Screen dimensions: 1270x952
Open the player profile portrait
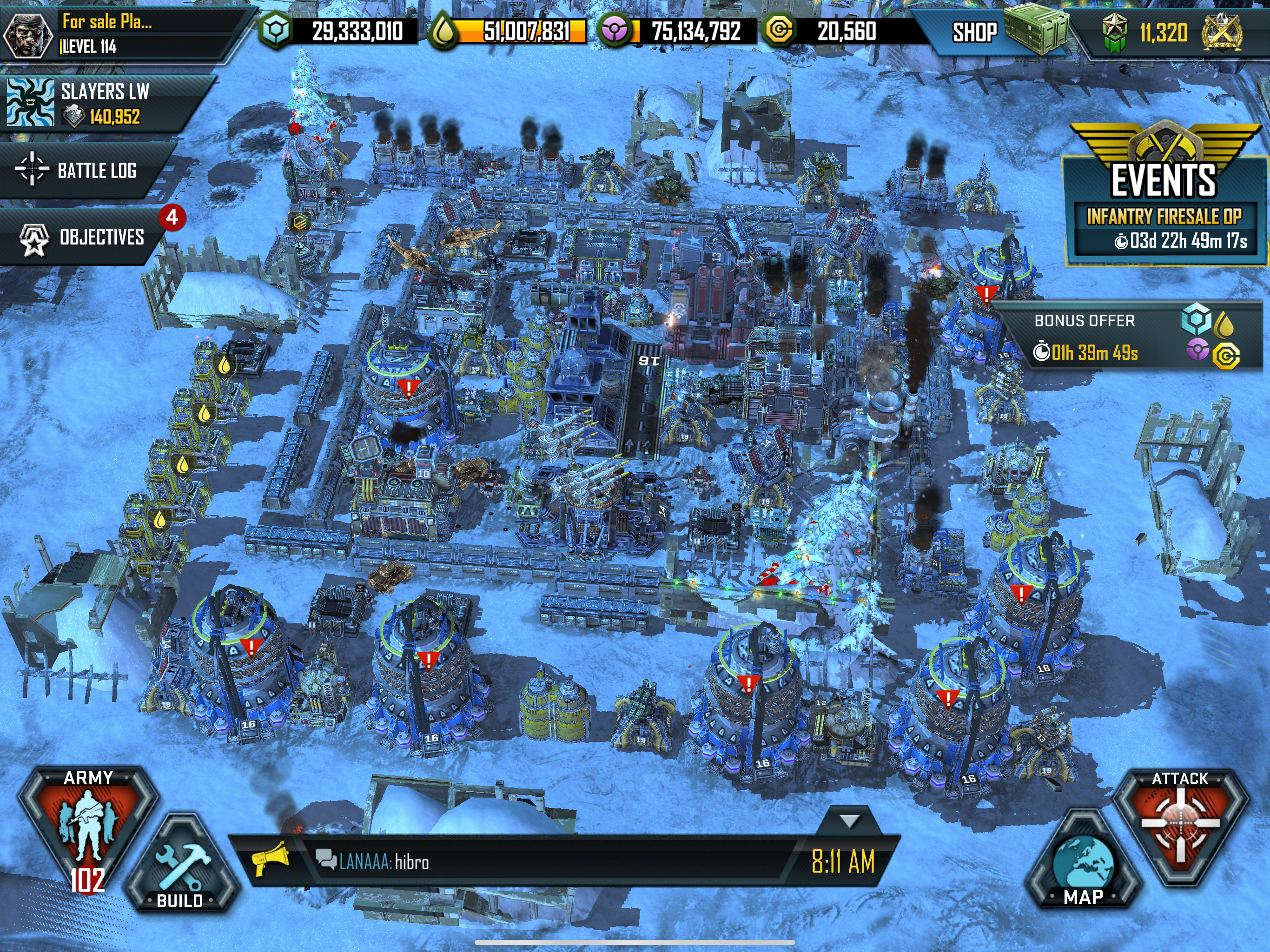tap(27, 34)
